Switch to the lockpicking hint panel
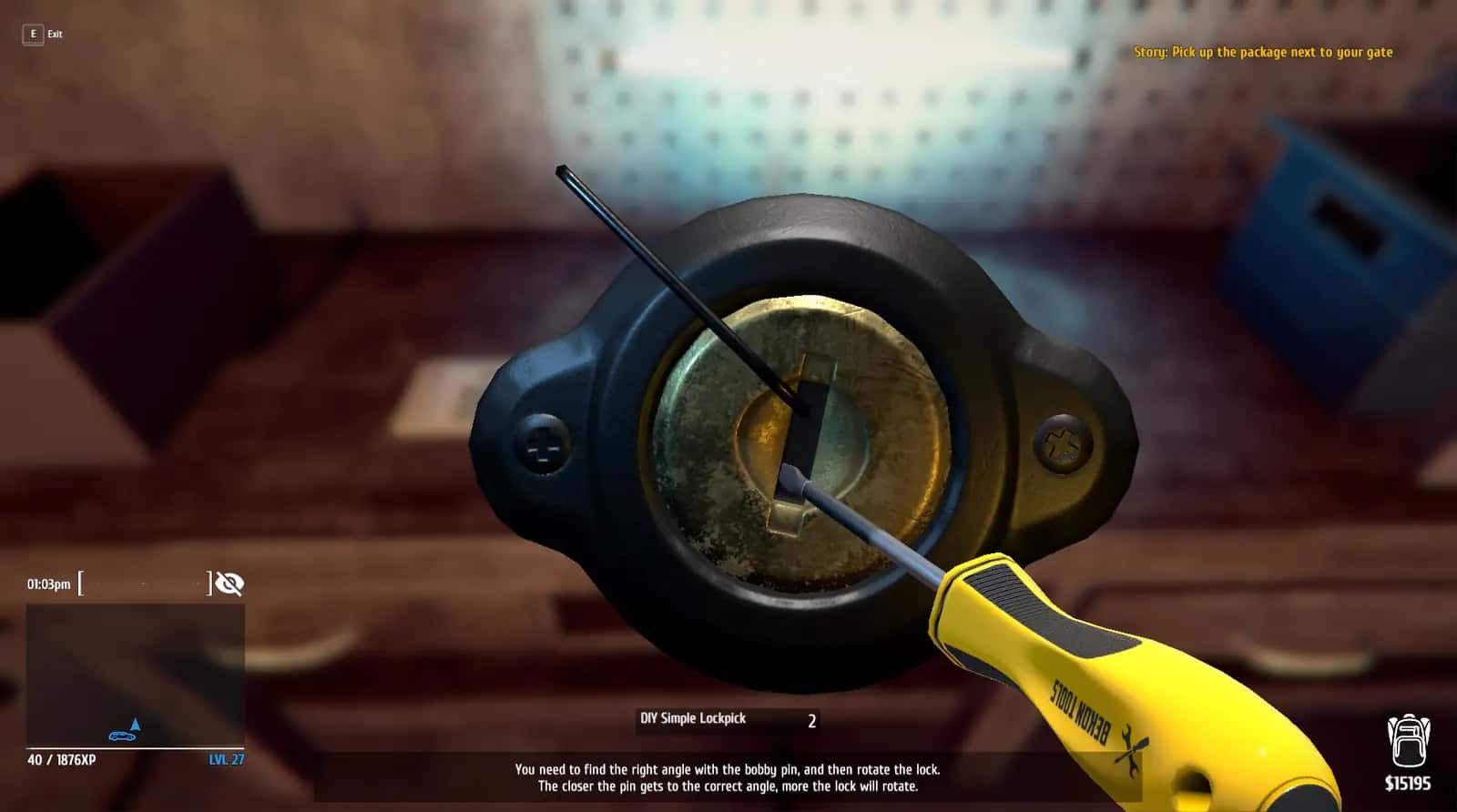The height and width of the screenshot is (812, 1457). [x=728, y=776]
